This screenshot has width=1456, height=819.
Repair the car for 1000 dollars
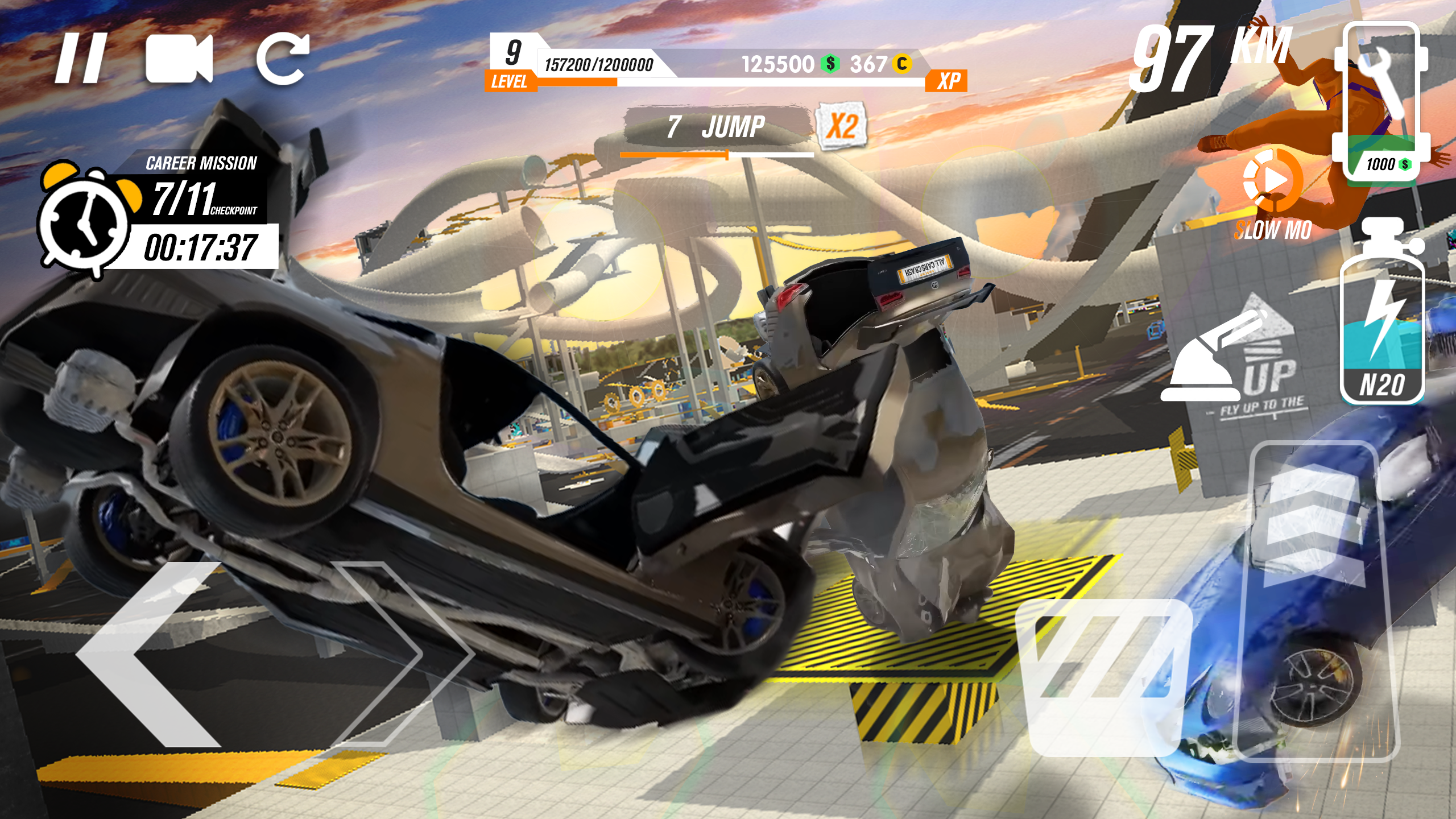click(x=1380, y=102)
